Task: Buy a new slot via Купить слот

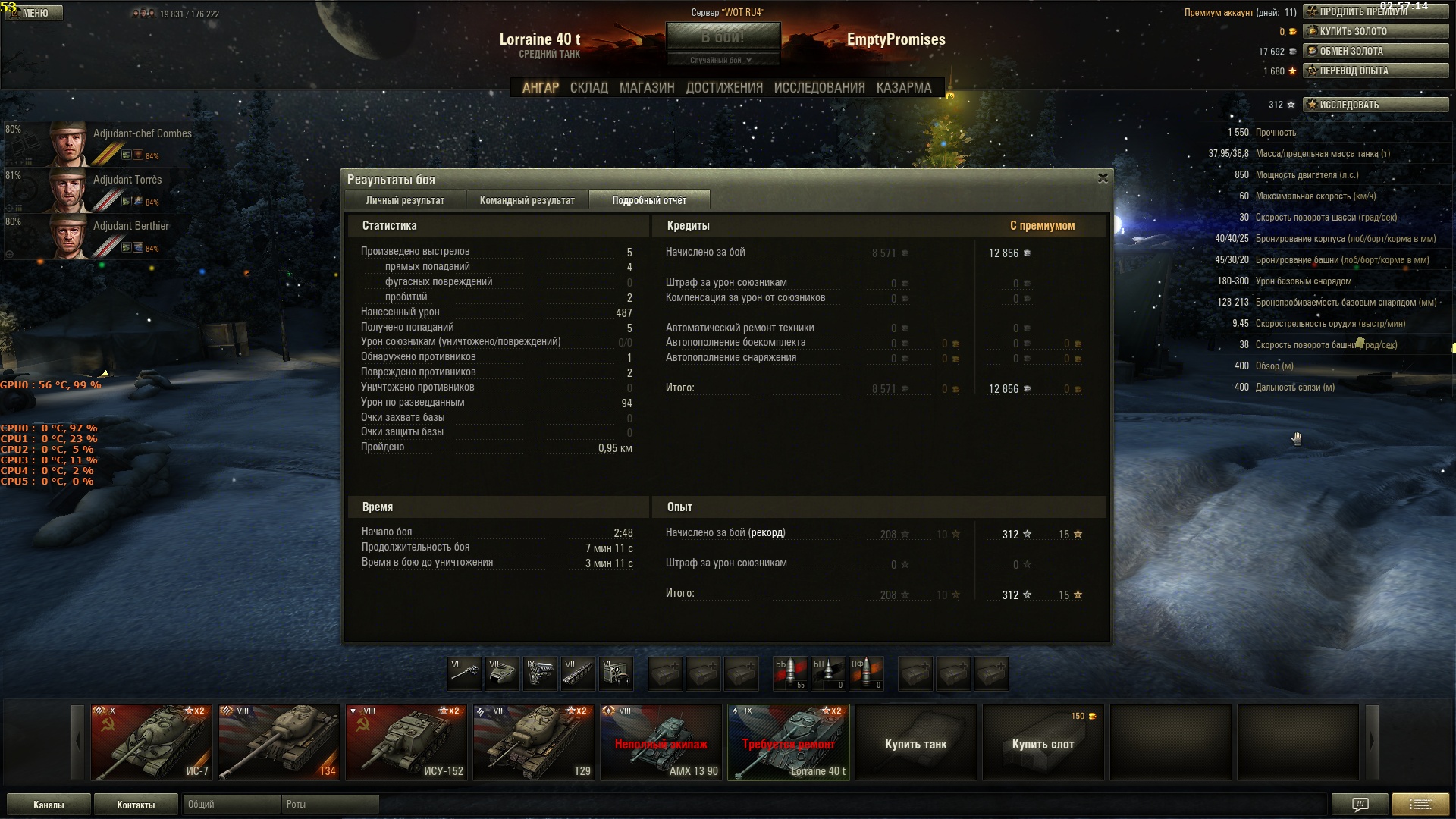Action: pyautogui.click(x=1043, y=743)
